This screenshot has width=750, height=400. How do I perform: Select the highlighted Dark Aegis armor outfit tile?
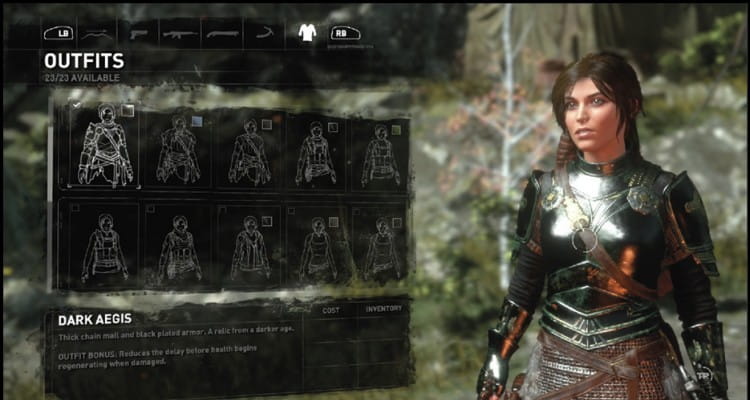point(104,146)
